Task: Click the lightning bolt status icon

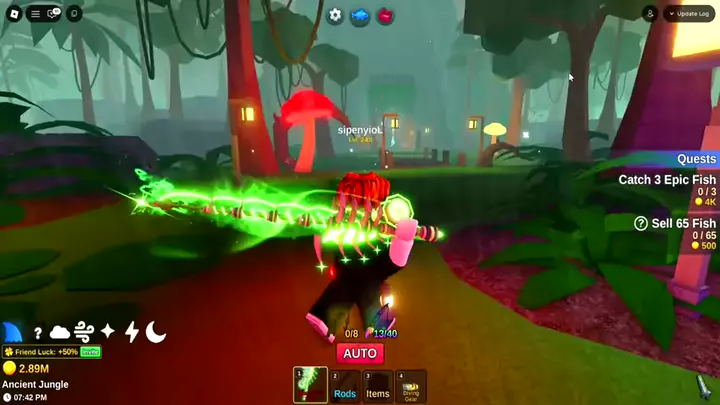Action: point(131,332)
